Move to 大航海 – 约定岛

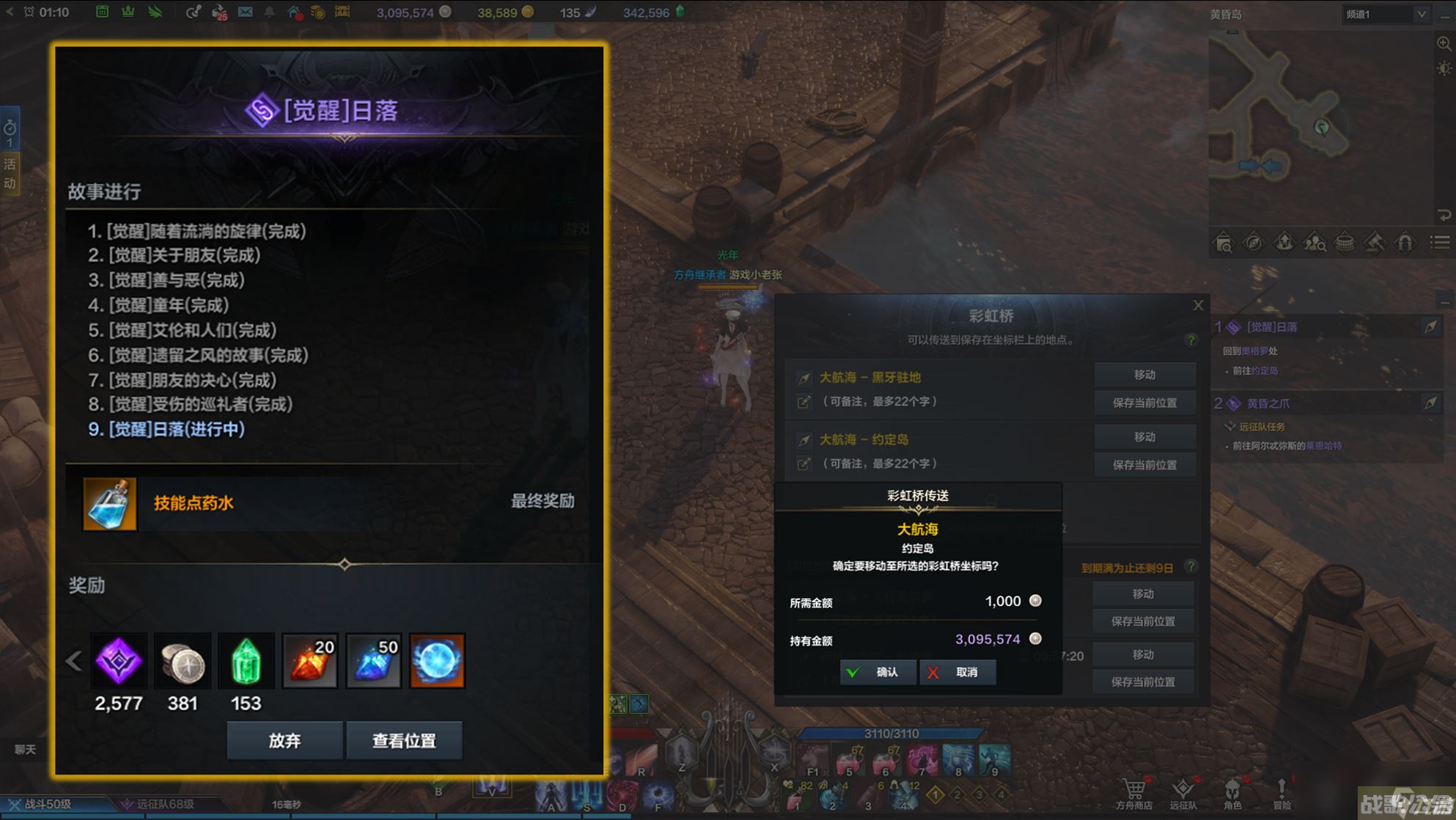coord(1144,437)
